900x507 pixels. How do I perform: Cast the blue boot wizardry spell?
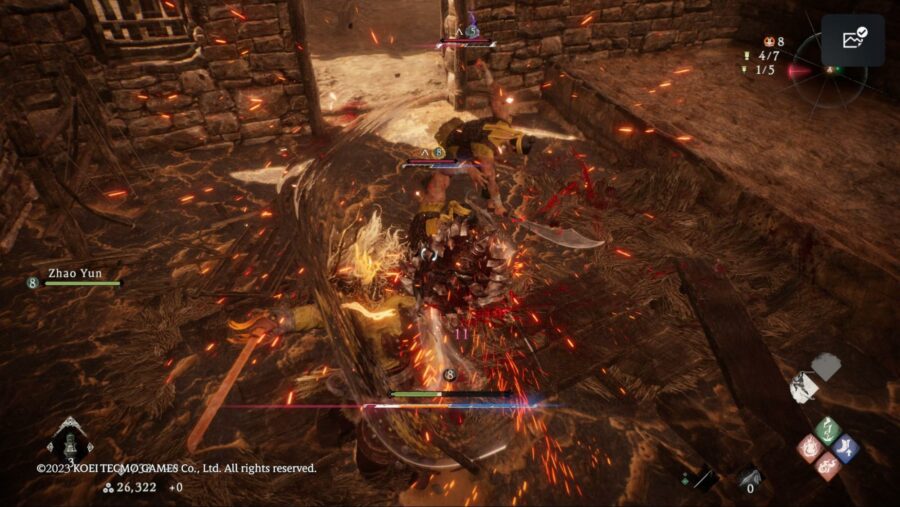coord(846,449)
